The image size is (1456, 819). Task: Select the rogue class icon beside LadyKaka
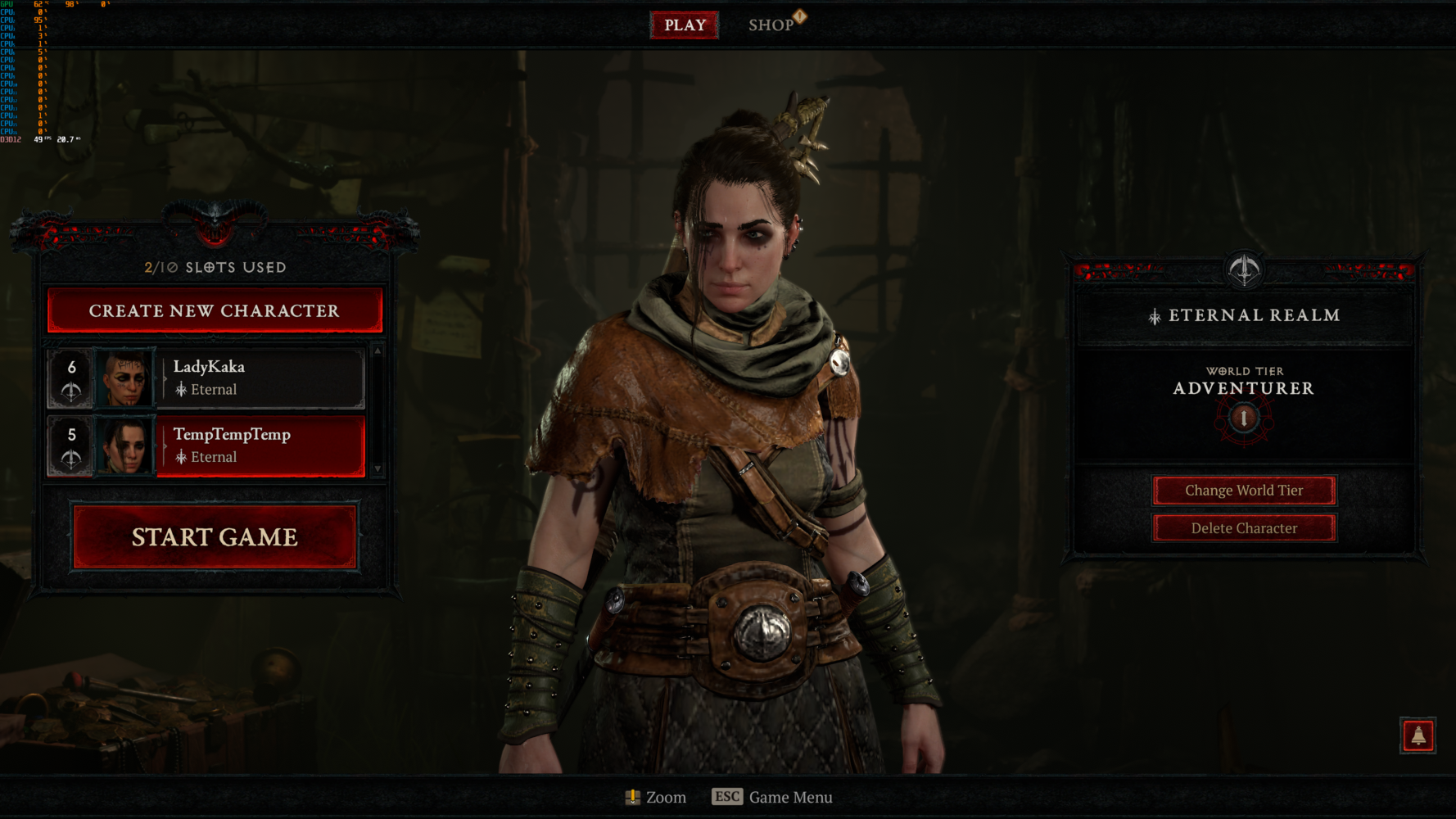point(71,389)
